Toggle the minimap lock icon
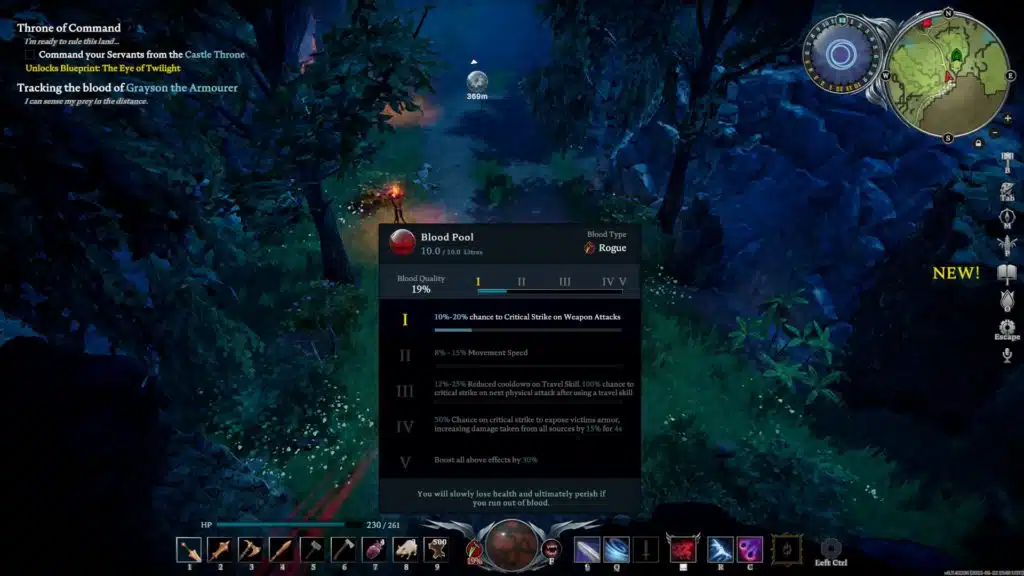1024x576 pixels. (x=979, y=143)
